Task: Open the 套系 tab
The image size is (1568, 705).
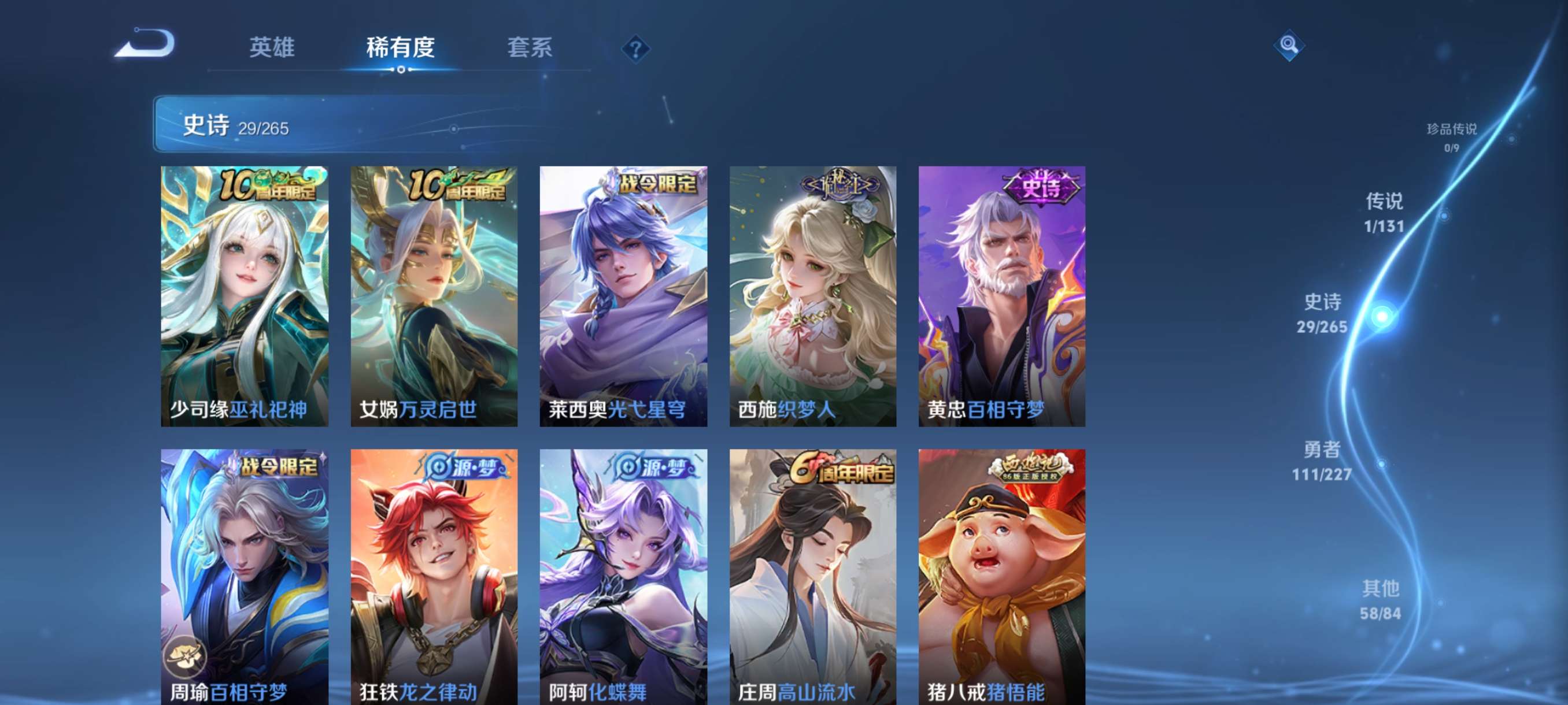Action: pos(529,47)
